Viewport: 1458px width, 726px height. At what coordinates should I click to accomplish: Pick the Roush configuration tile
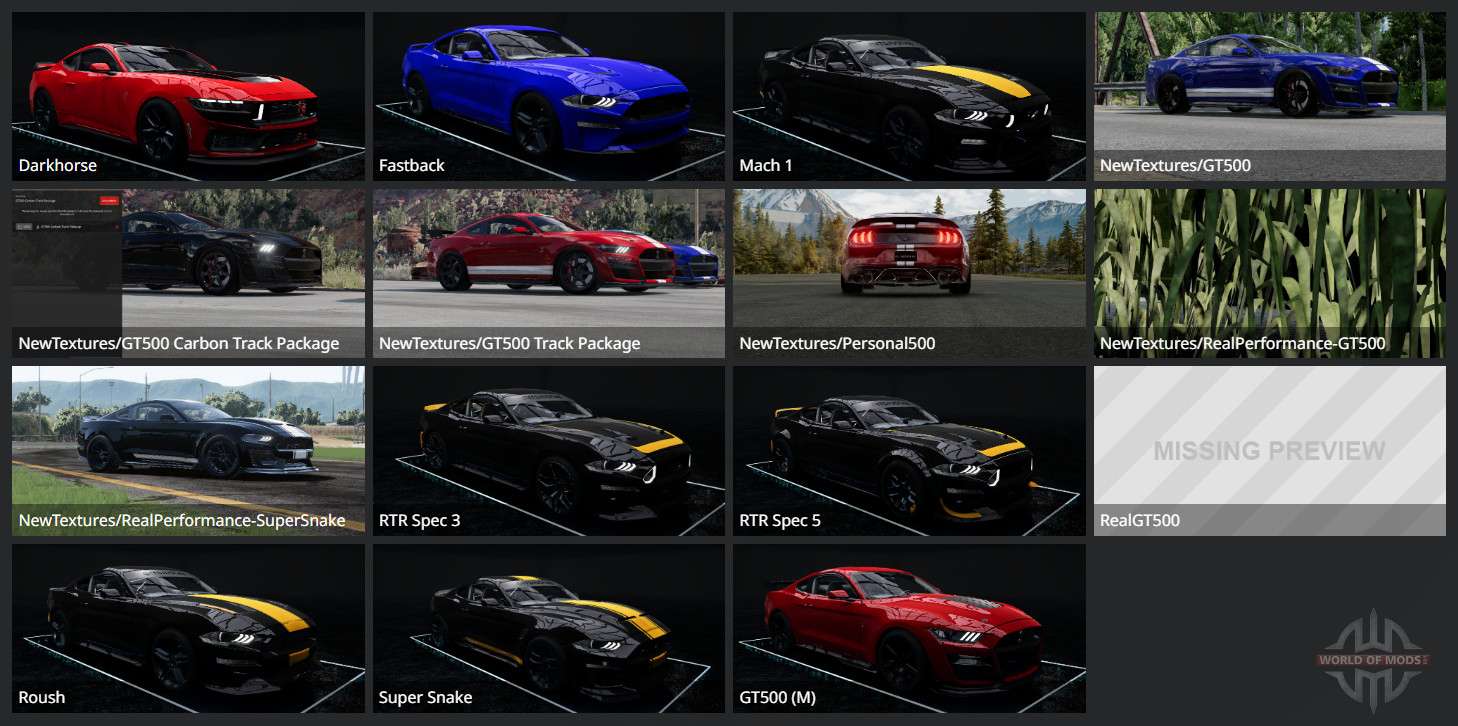(188, 628)
